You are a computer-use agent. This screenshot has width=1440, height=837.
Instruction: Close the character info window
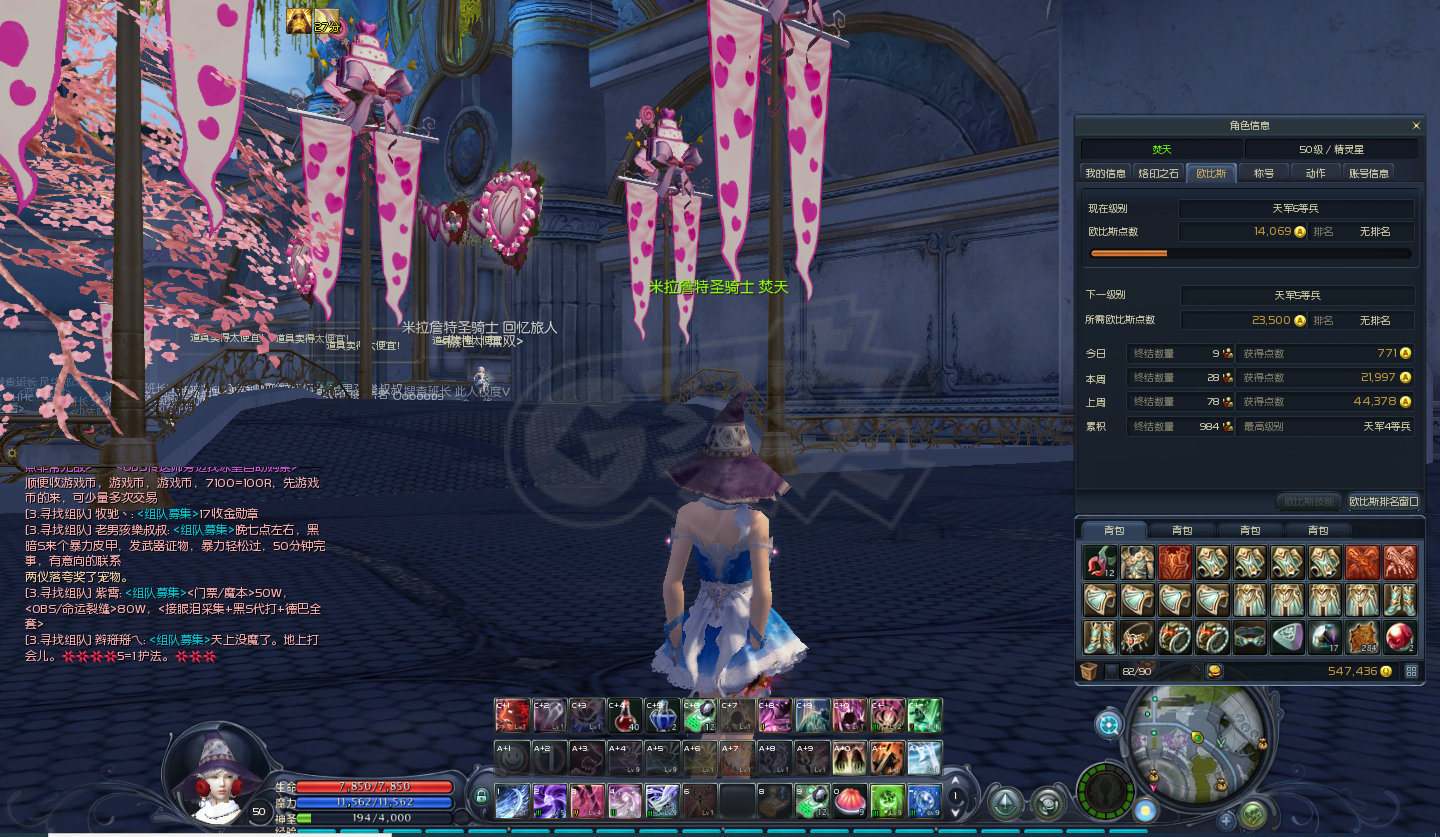[1415, 126]
